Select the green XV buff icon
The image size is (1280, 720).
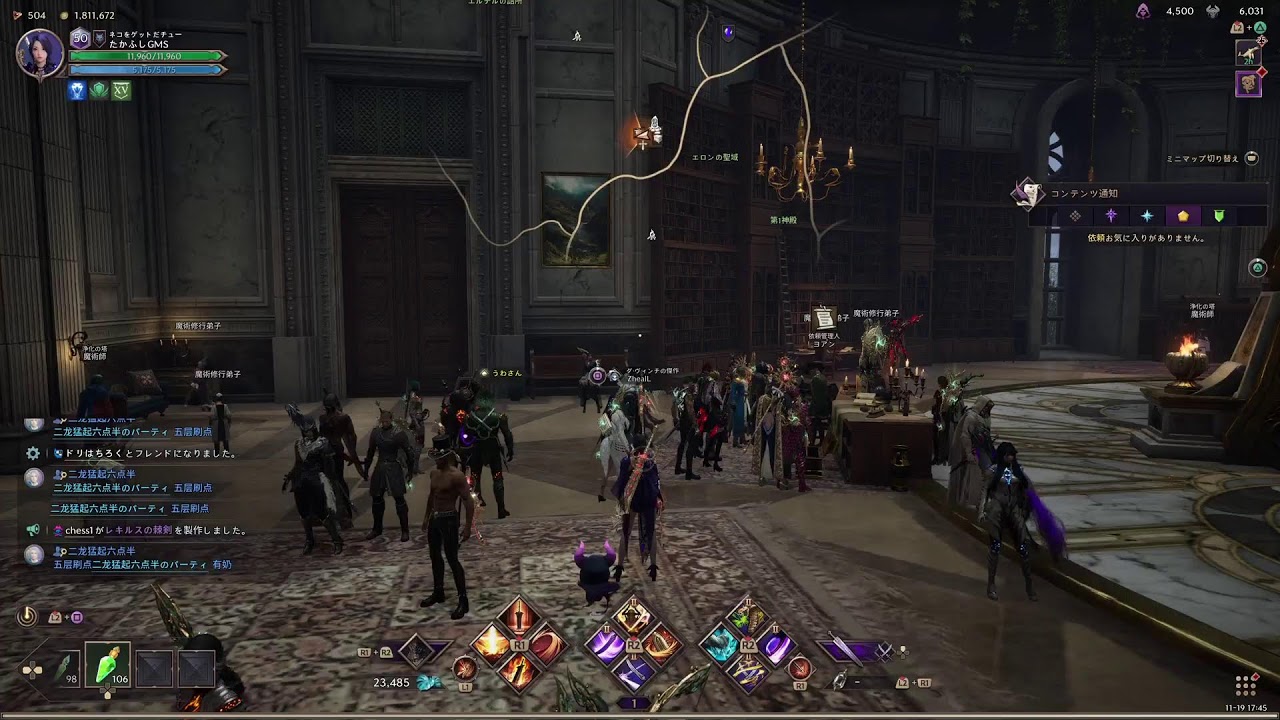point(121,90)
